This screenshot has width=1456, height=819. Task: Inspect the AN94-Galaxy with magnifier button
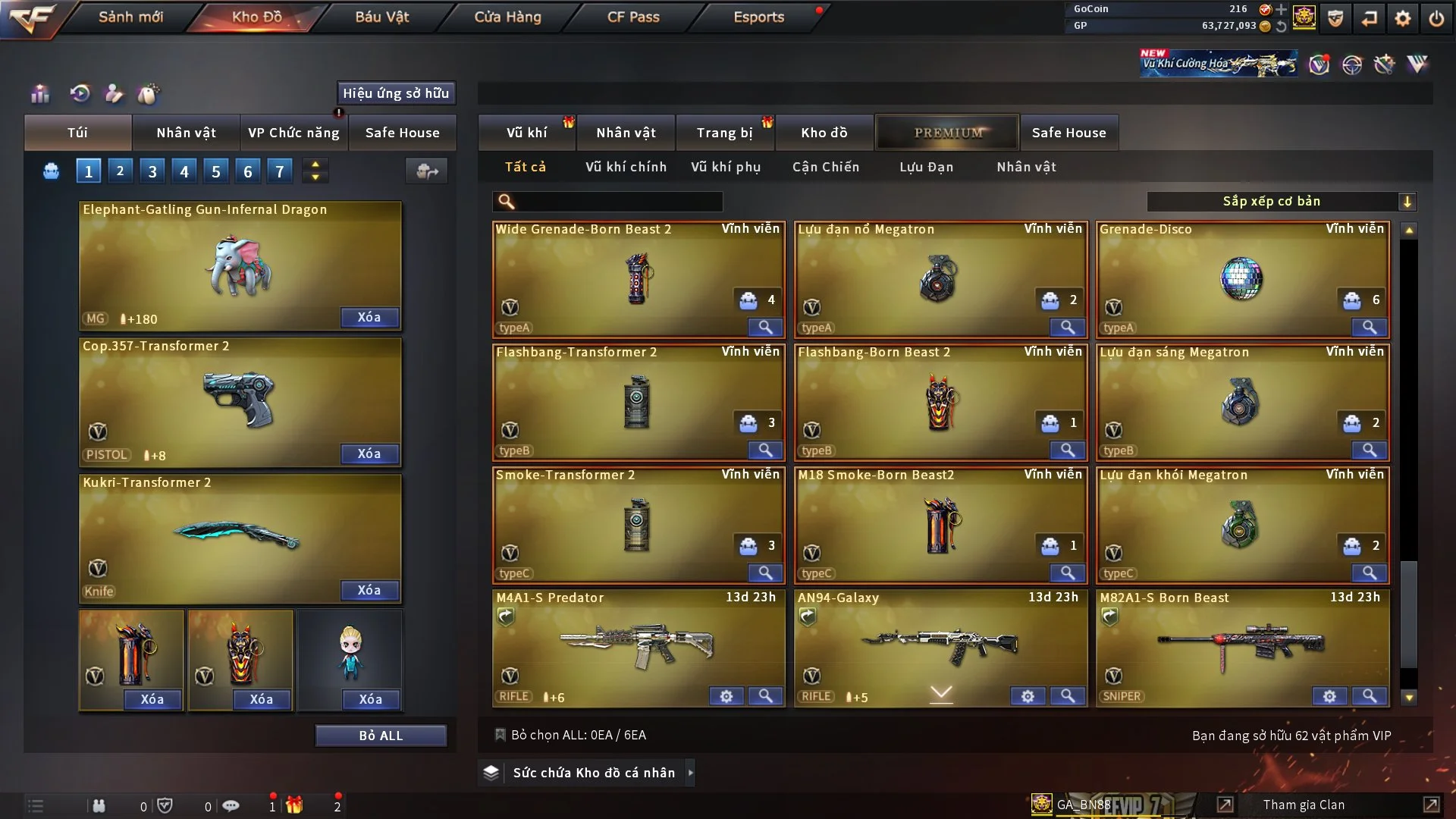(1067, 696)
